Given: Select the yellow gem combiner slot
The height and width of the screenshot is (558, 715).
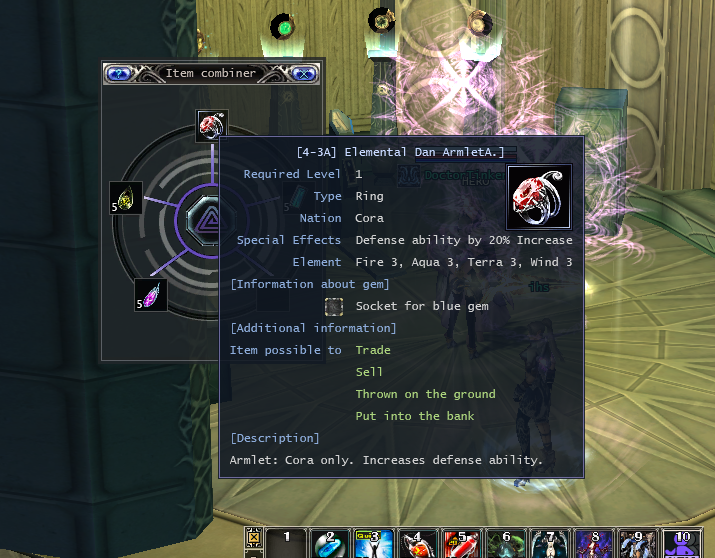Looking at the screenshot, I should click(126, 198).
